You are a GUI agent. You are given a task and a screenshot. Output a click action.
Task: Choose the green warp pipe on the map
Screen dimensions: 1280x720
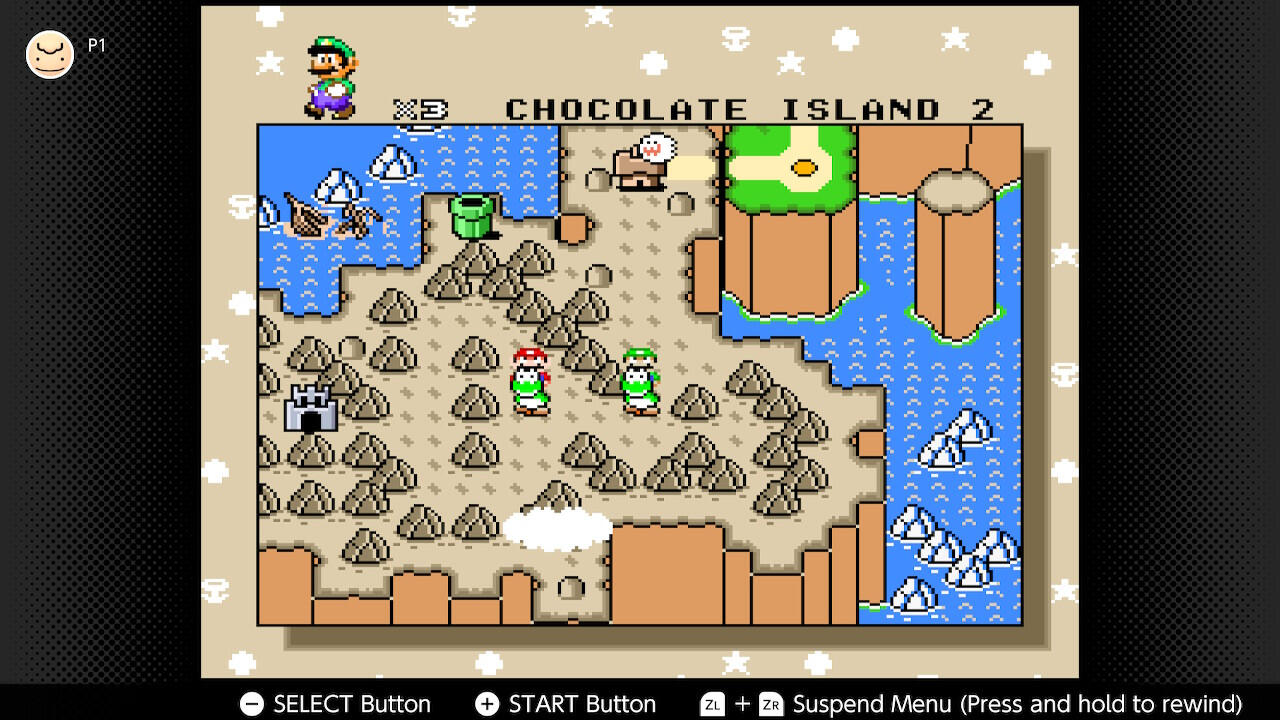click(472, 216)
